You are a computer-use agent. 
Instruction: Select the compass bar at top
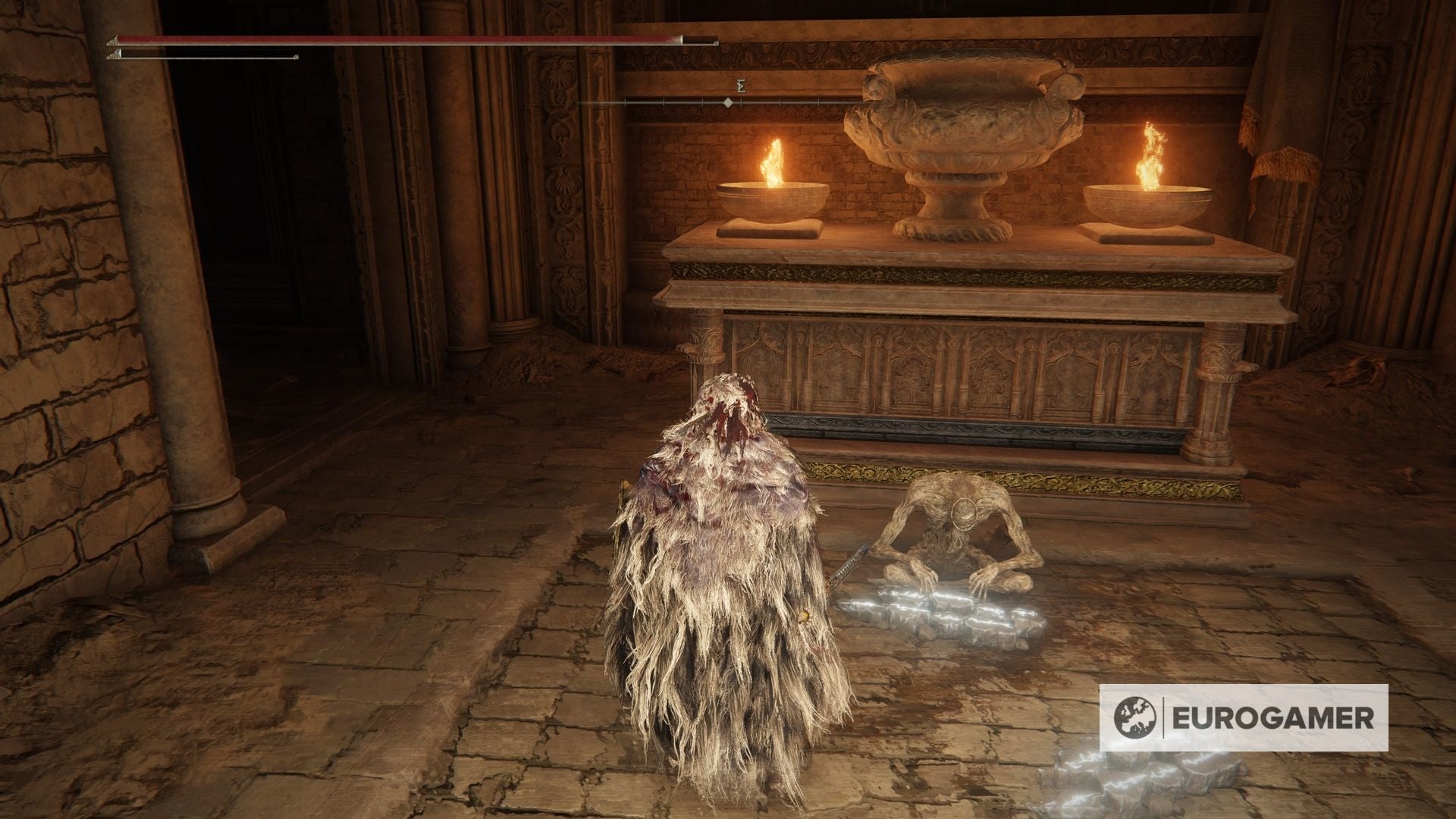pyautogui.click(x=726, y=101)
